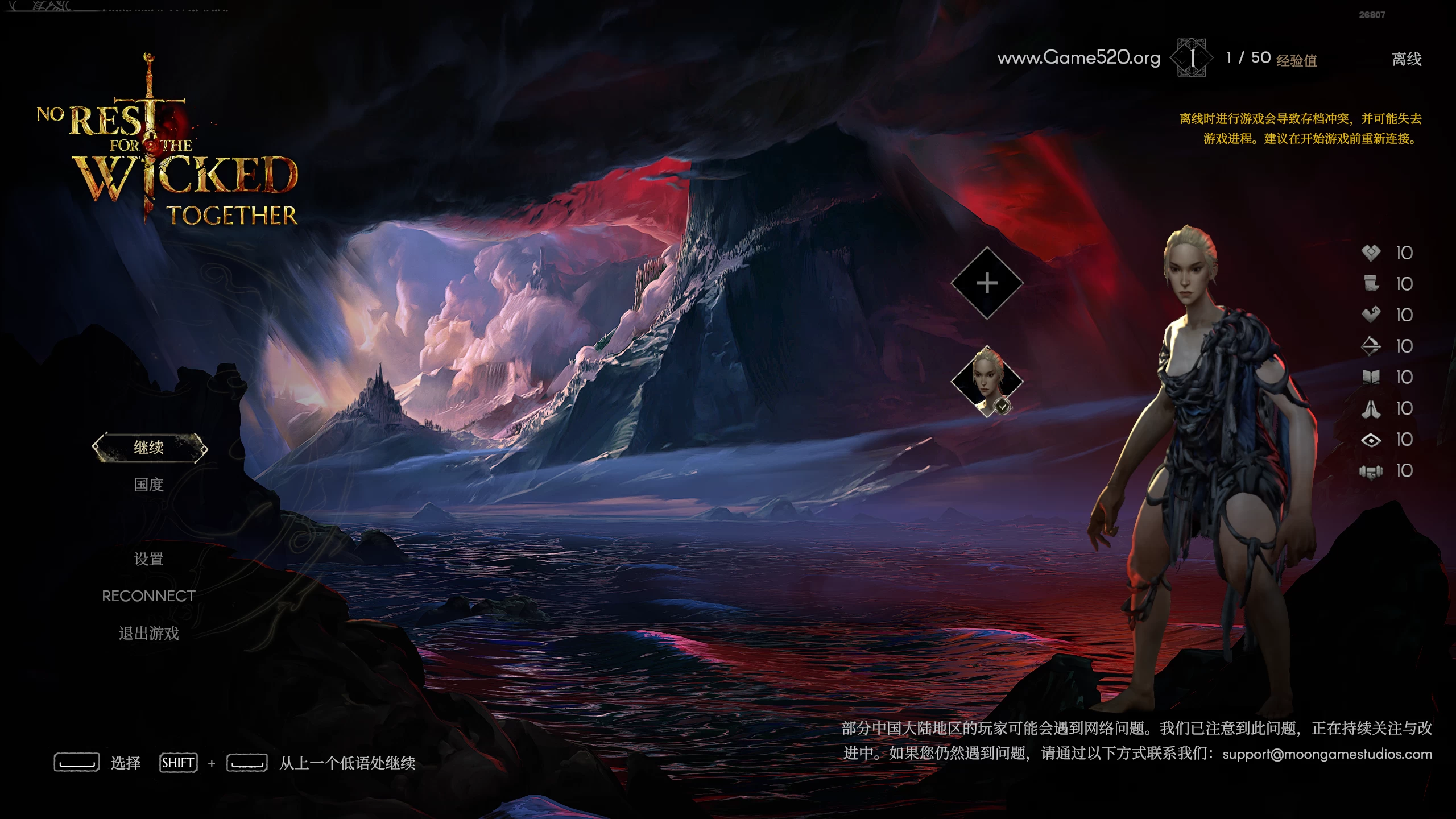Click 退出游戏 to quit the game
Viewport: 1456px width, 819px height.
[149, 633]
